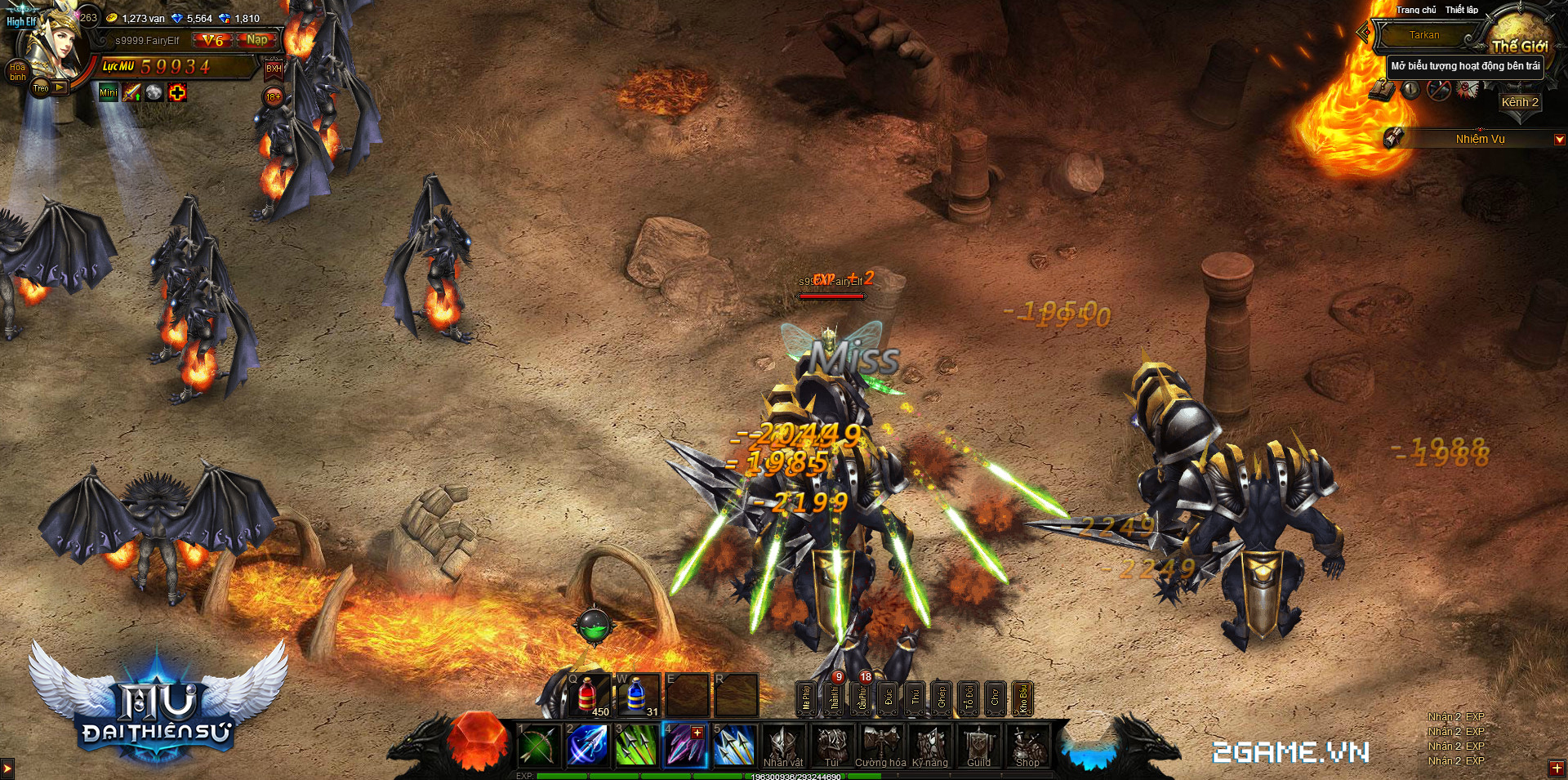Use the red health potion slot
The image size is (1568, 780).
tap(588, 696)
